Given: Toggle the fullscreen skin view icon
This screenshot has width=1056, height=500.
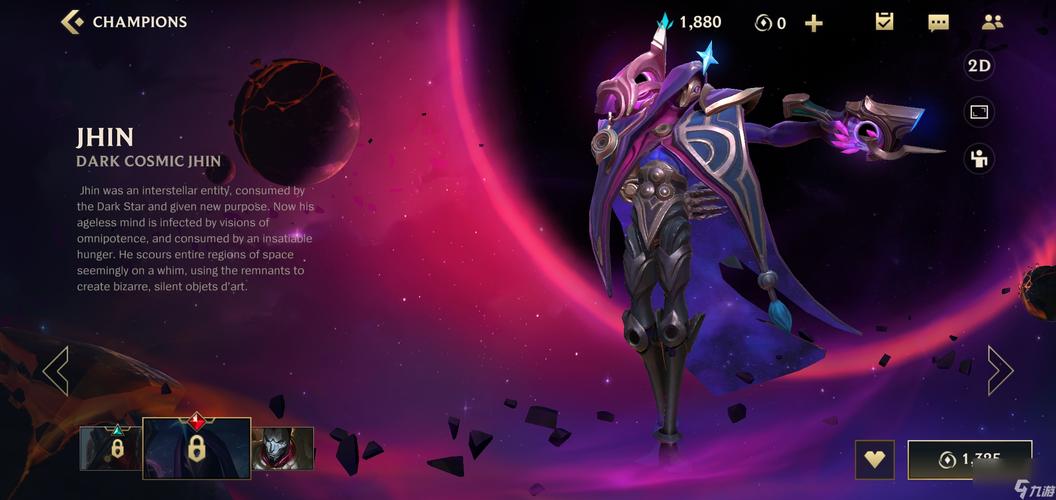Looking at the screenshot, I should point(978,112).
